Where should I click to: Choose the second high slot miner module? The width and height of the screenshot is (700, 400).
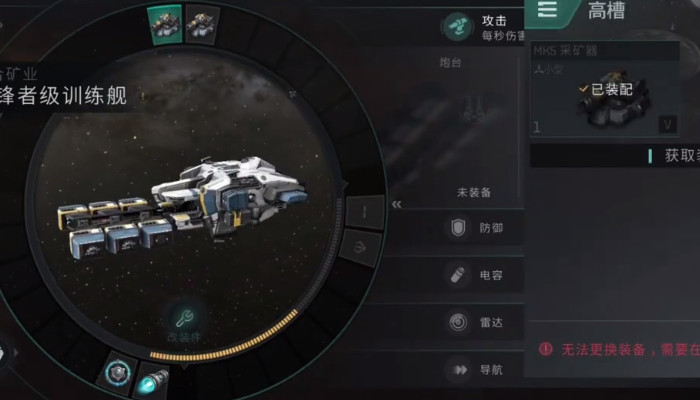pyautogui.click(x=203, y=22)
